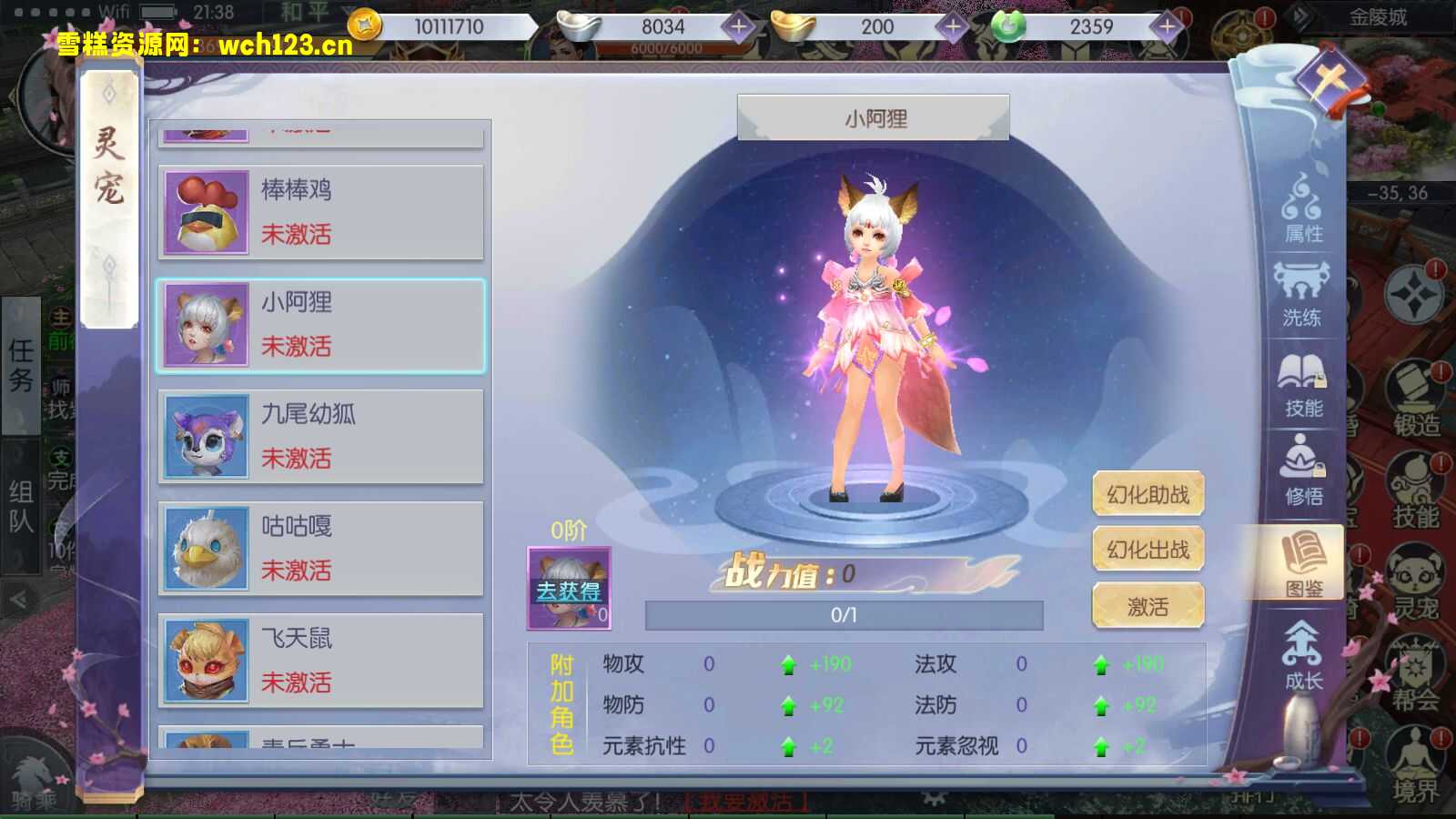Click the 0/1 progress bar
The image size is (1456, 819).
(841, 614)
